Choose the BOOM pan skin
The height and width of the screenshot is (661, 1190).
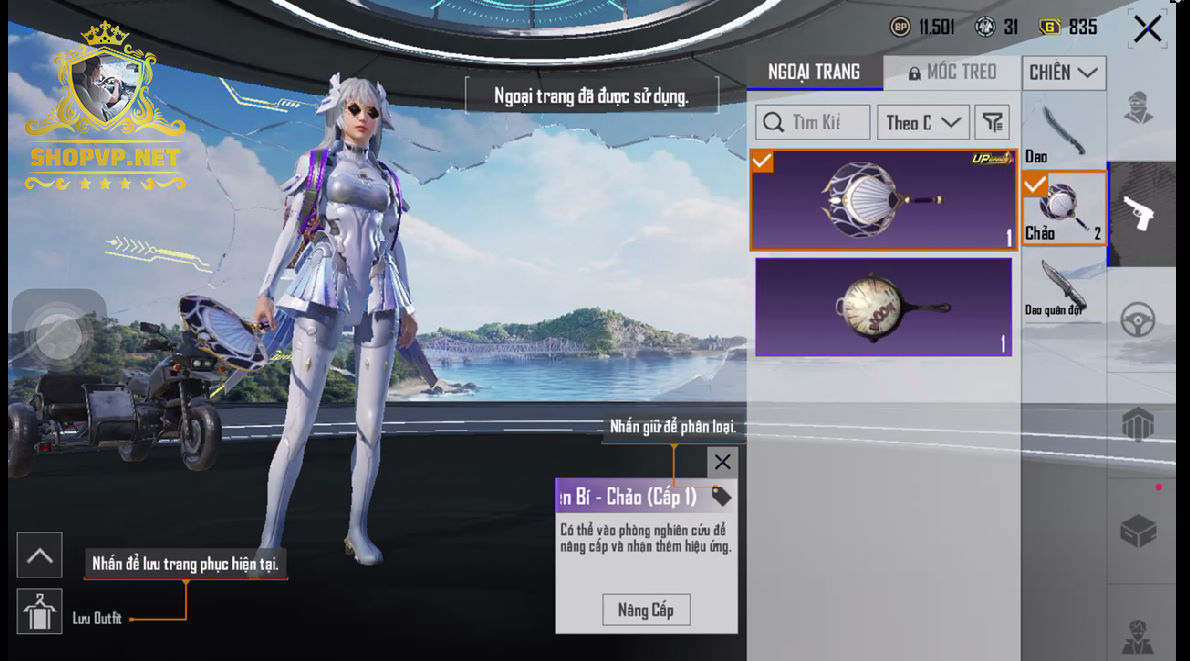tap(883, 306)
